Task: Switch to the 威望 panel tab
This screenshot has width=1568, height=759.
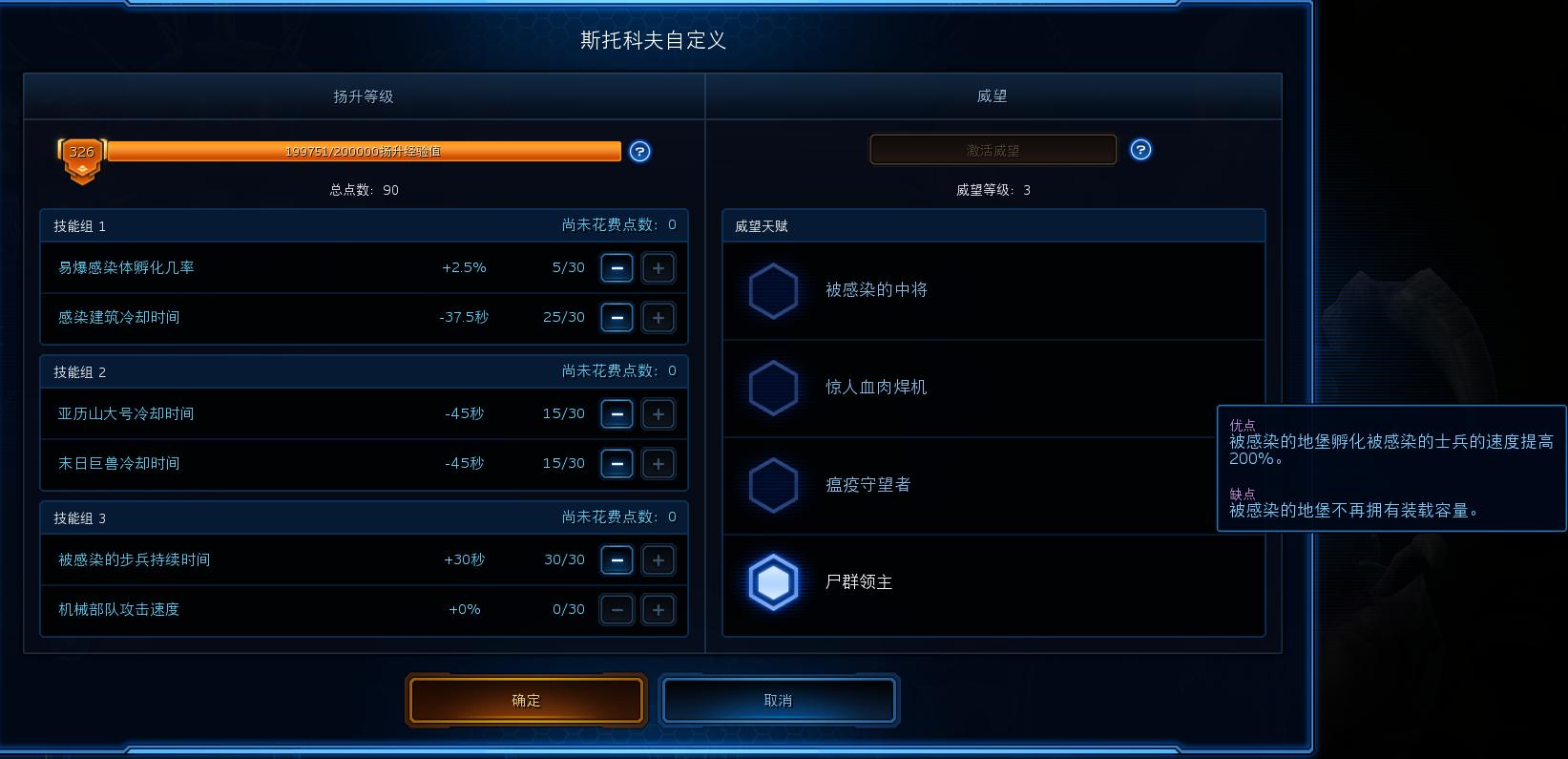Action: [x=993, y=95]
